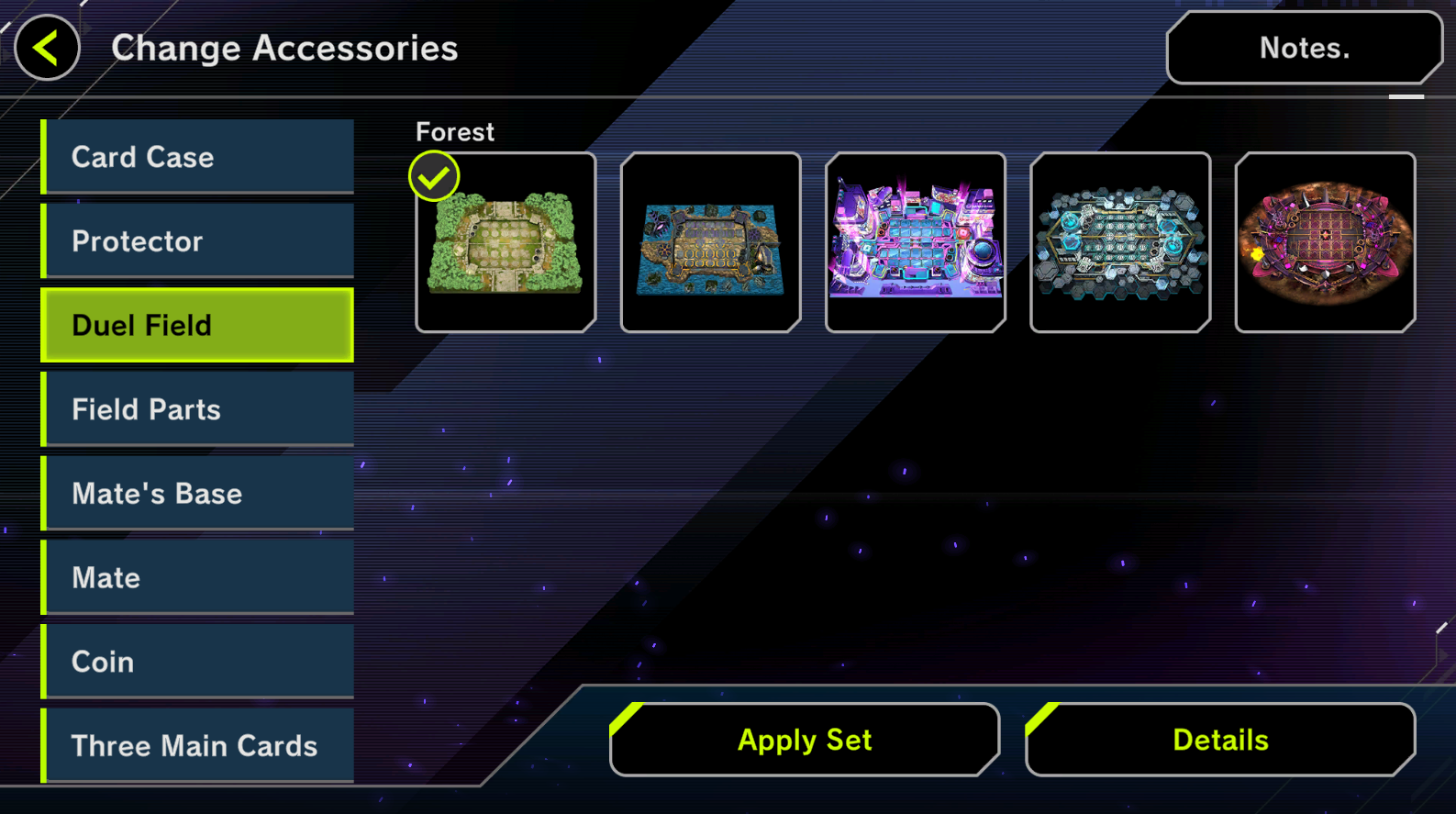Choose the round dark-red arena duel field
Screen dimensions: 1456x814
pyautogui.click(x=1325, y=242)
